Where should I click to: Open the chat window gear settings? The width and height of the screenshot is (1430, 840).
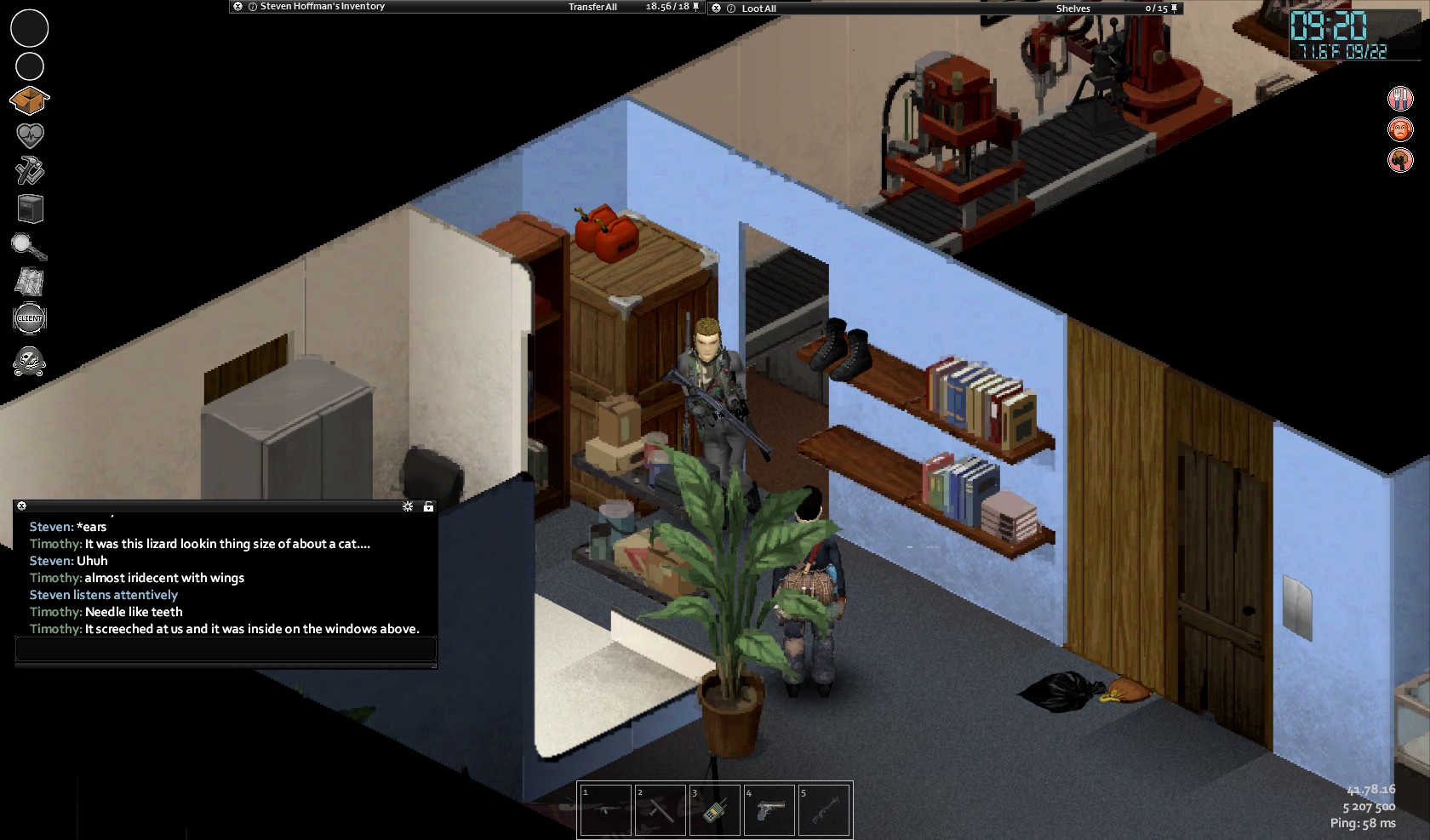coord(408,506)
